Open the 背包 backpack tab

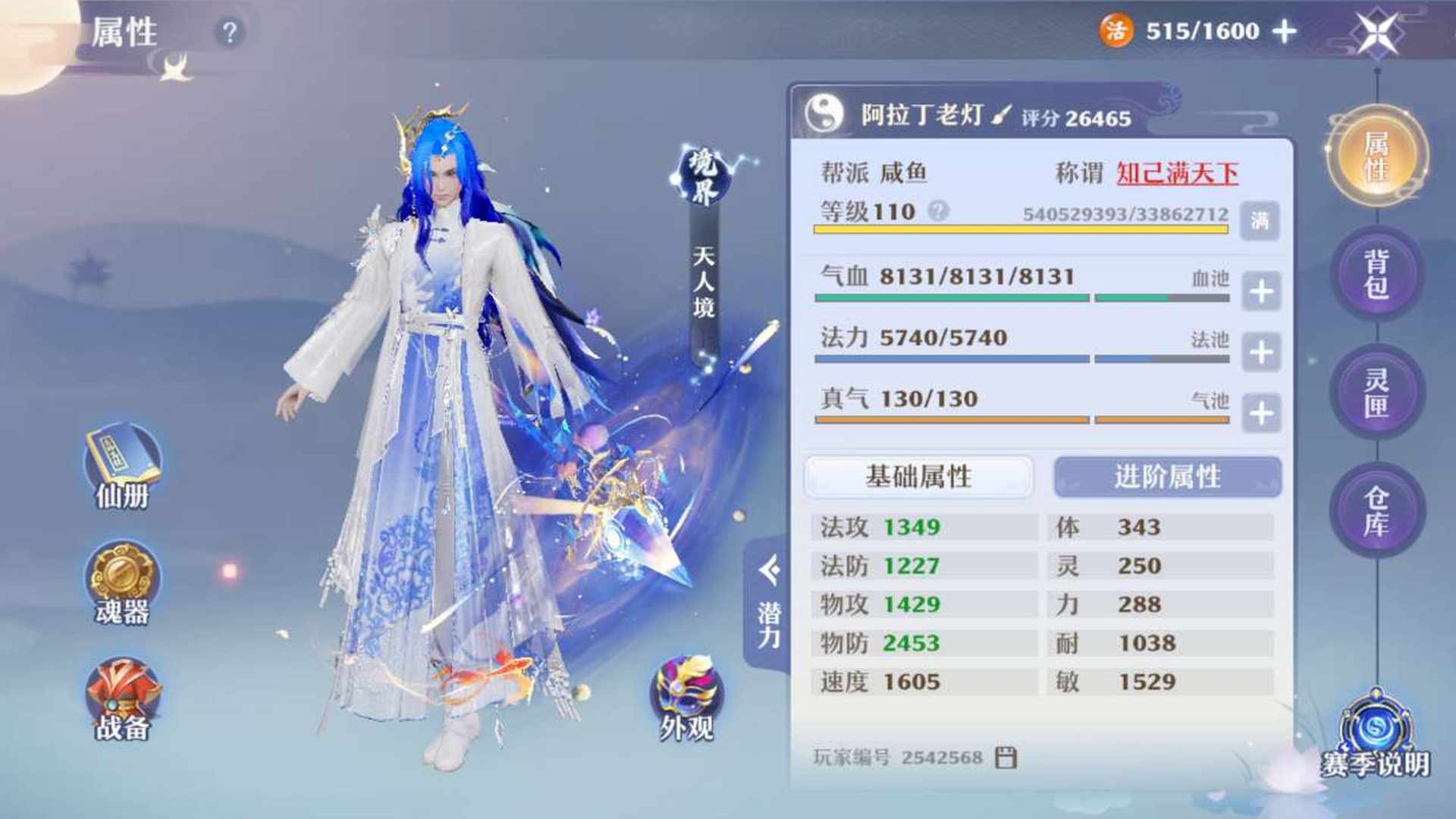coord(1377,274)
